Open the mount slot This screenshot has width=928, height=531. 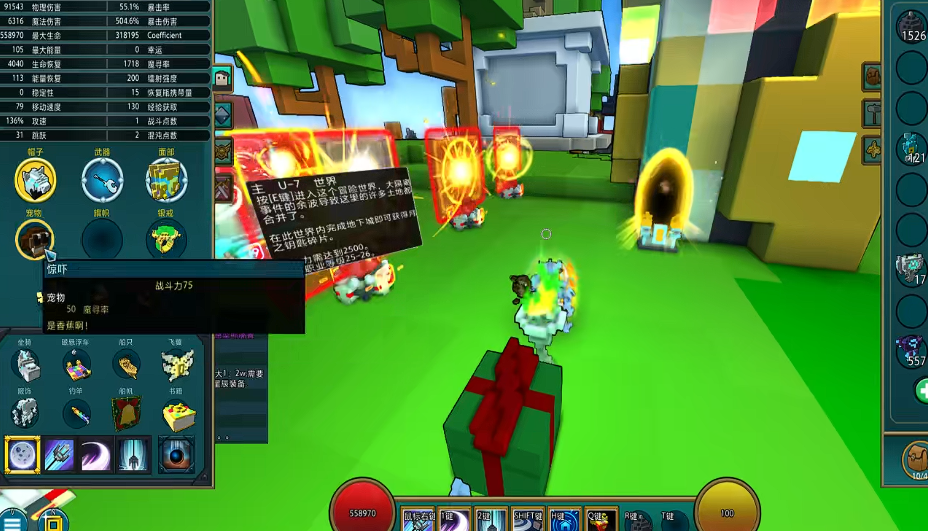tap(27, 365)
